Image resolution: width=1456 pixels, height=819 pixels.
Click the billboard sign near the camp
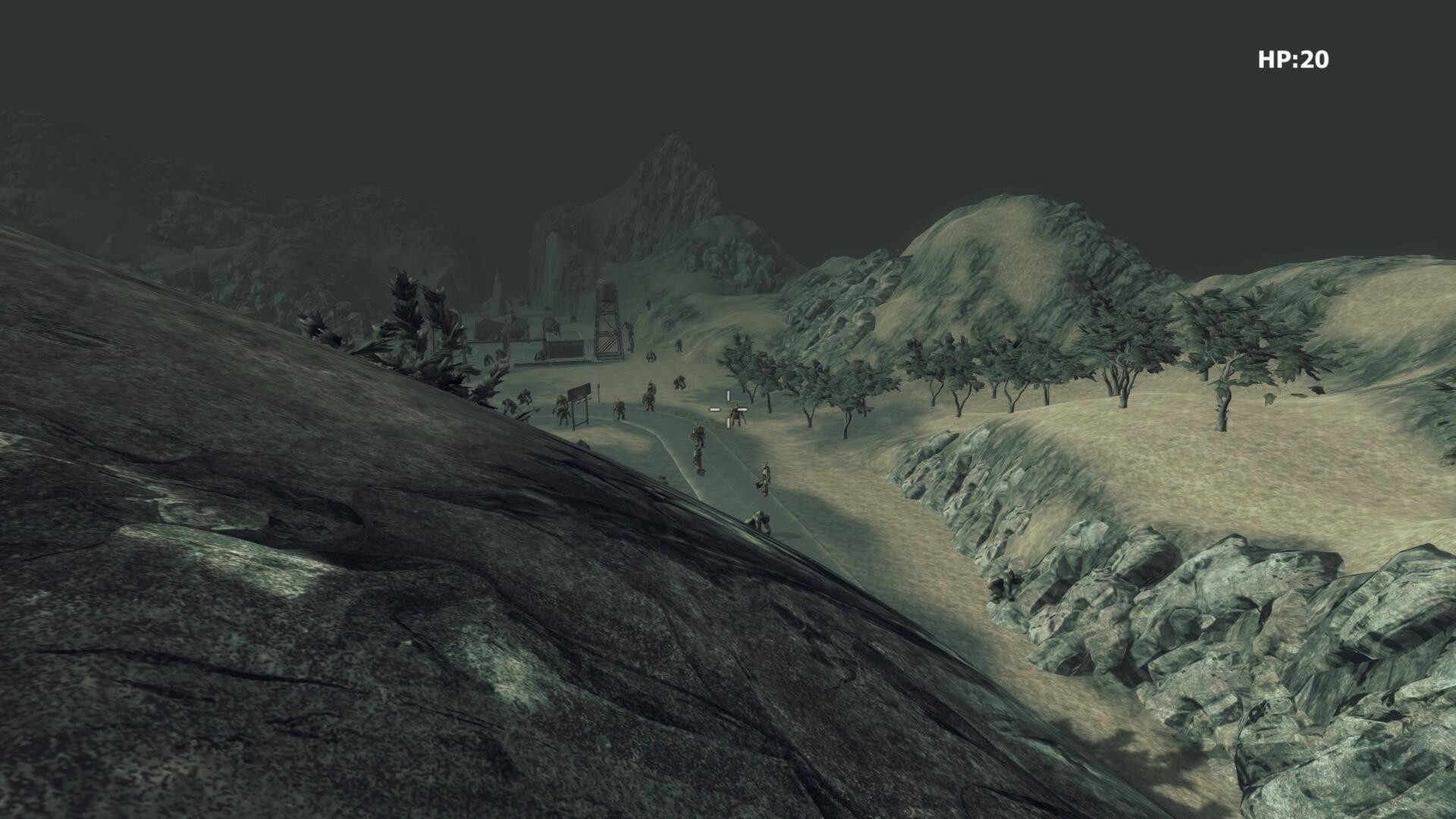(x=579, y=394)
